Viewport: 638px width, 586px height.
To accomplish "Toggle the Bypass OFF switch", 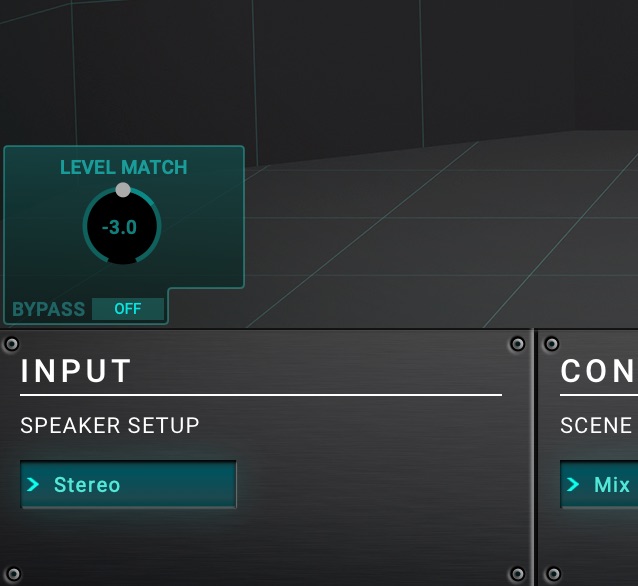I will tap(128, 309).
